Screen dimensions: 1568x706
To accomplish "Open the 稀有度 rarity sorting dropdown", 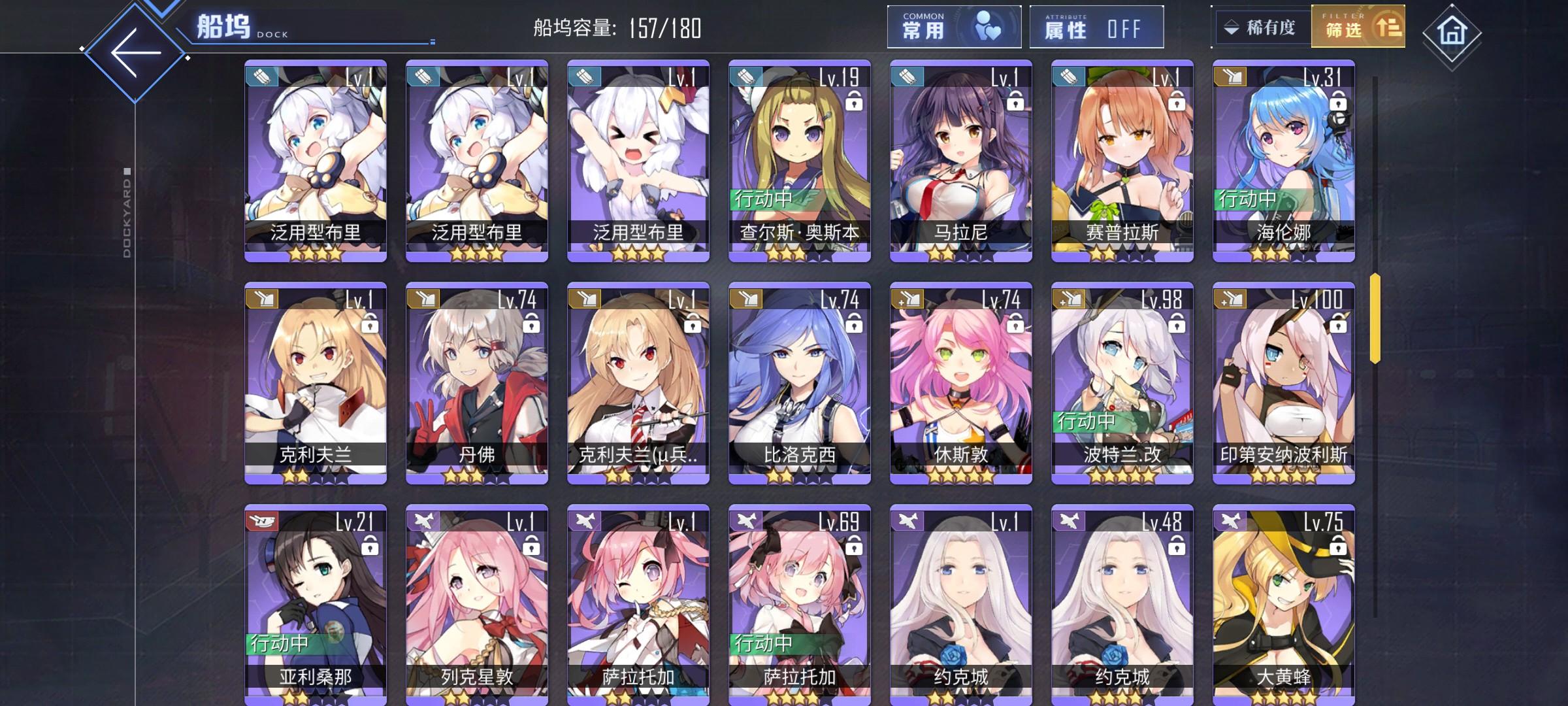I will 1262,27.
